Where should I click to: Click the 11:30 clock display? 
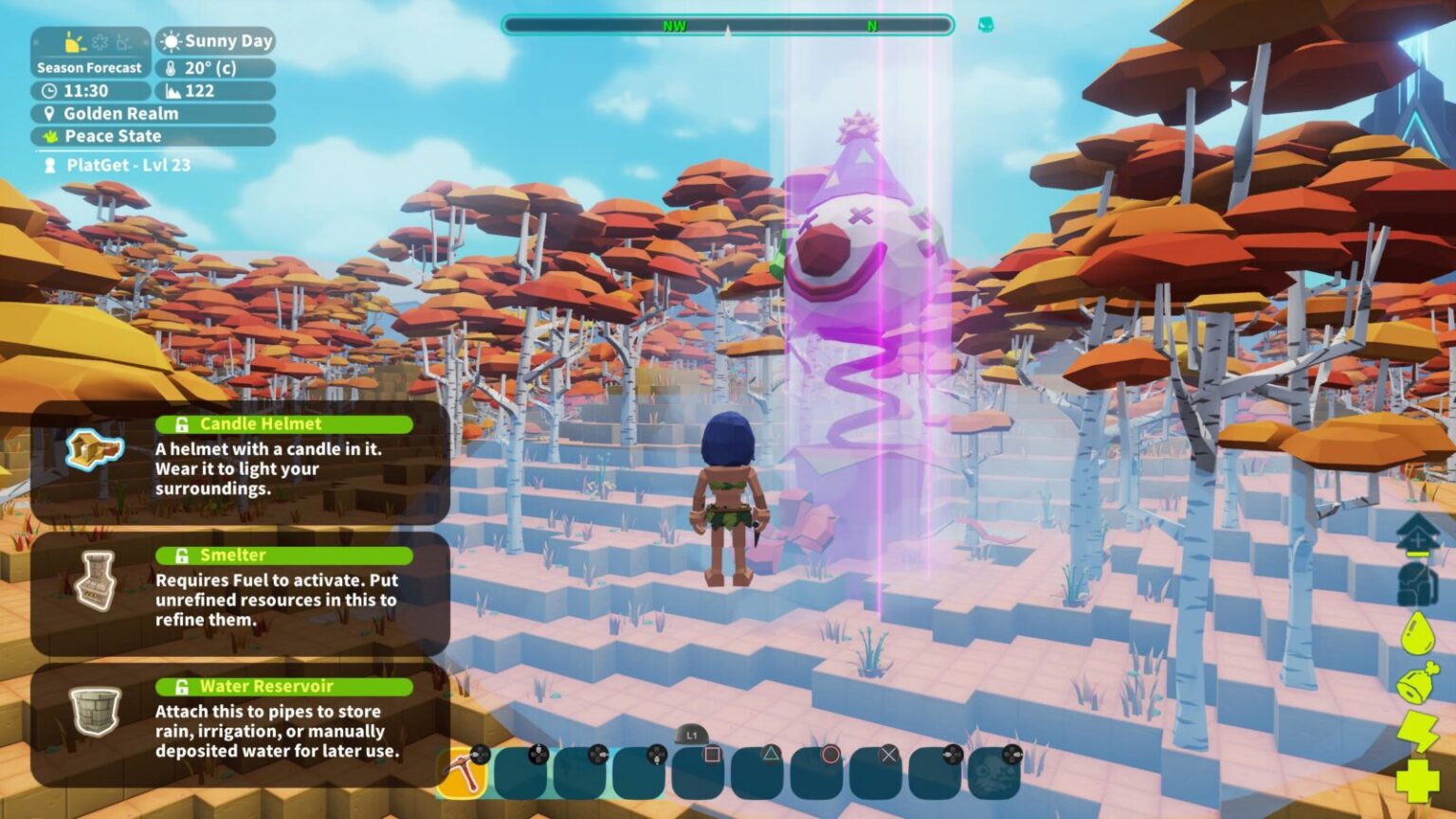point(81,91)
